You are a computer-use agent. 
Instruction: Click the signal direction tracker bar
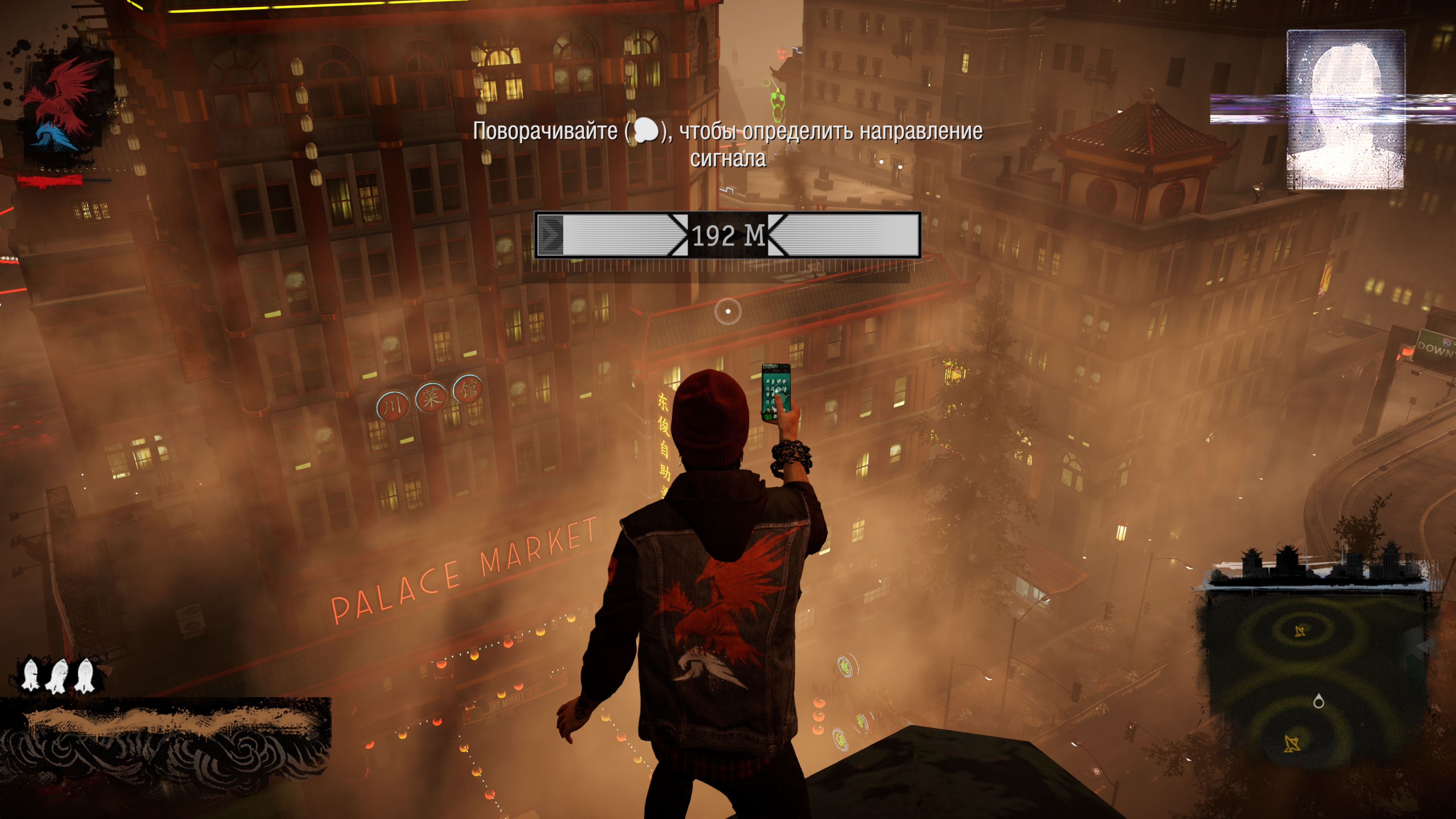pyautogui.click(x=728, y=235)
